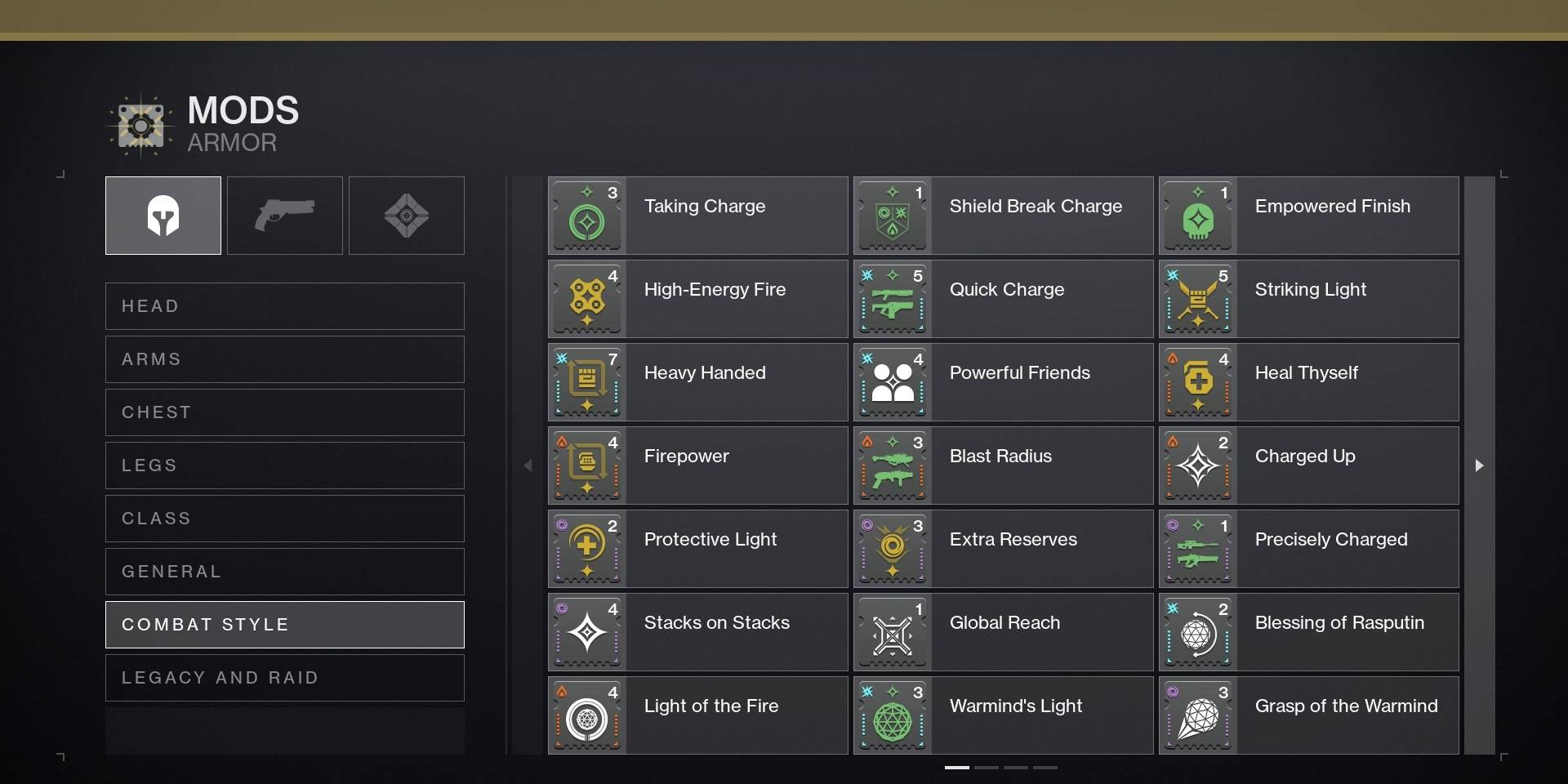
Task: Select the CLASS category
Action: click(284, 519)
